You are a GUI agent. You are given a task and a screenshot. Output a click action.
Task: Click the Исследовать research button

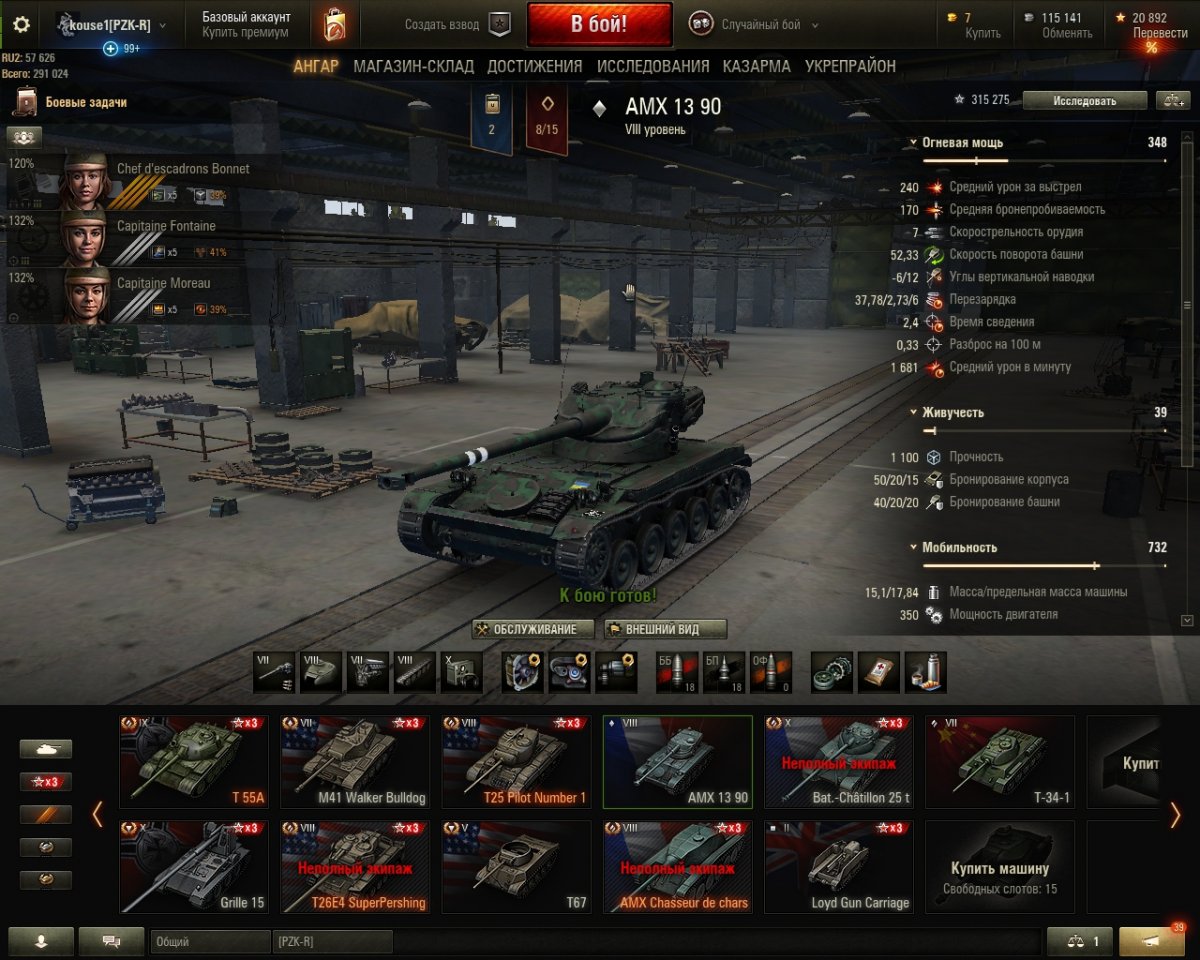click(x=1084, y=100)
